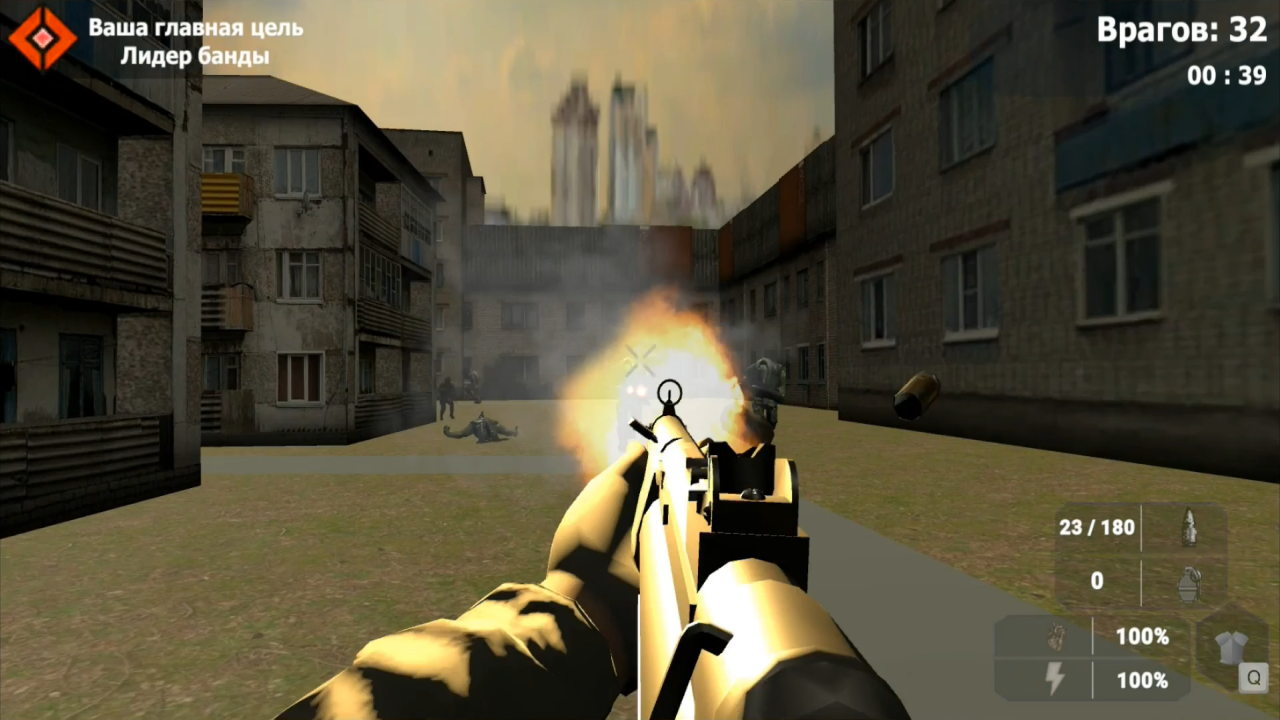1280x720 pixels.
Task: Select the rifle bullet ammo icon
Action: (x=1190, y=529)
